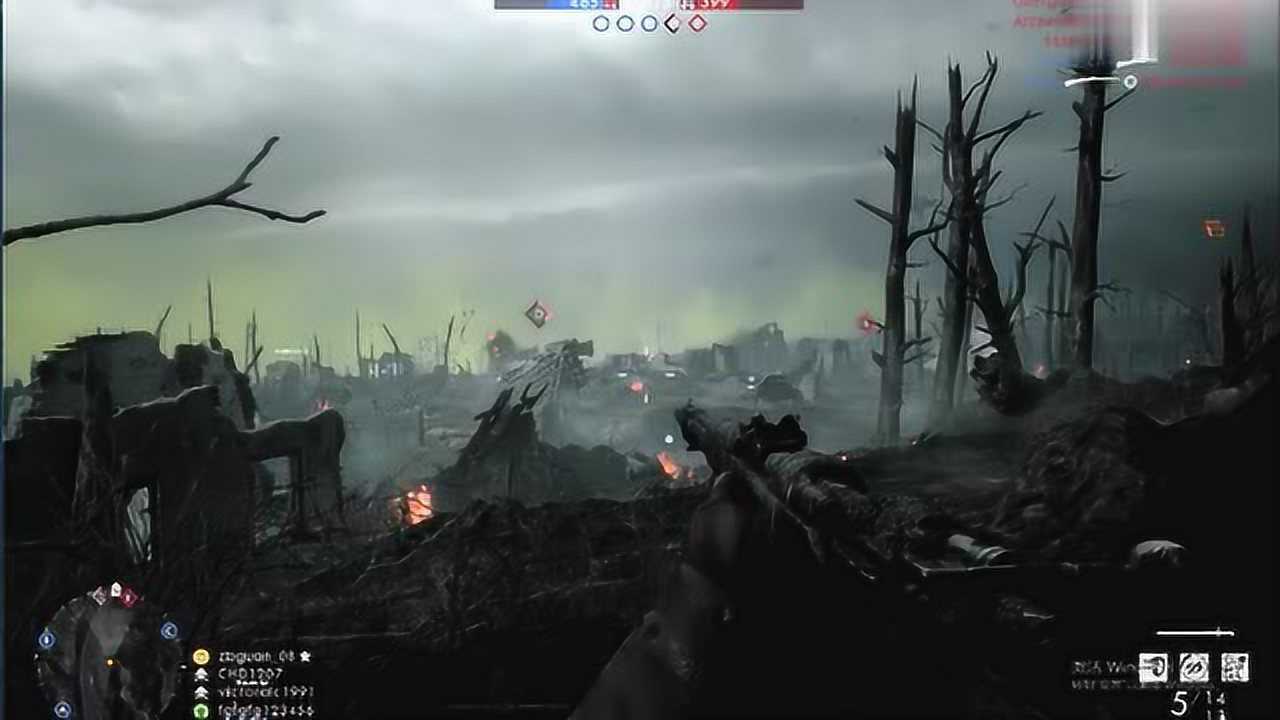Click the enemy diamond marker over the ruins

coord(535,314)
